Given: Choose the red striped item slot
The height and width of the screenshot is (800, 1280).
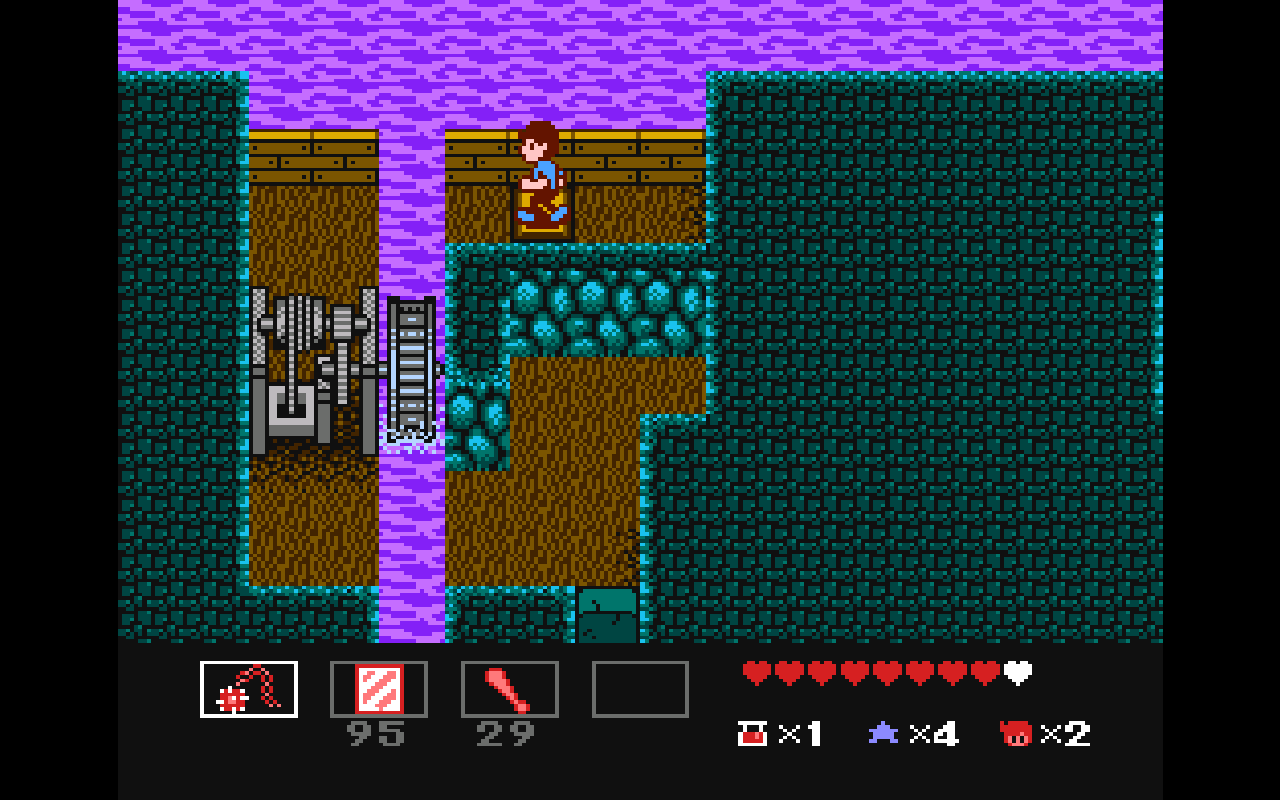Looking at the screenshot, I should (379, 689).
